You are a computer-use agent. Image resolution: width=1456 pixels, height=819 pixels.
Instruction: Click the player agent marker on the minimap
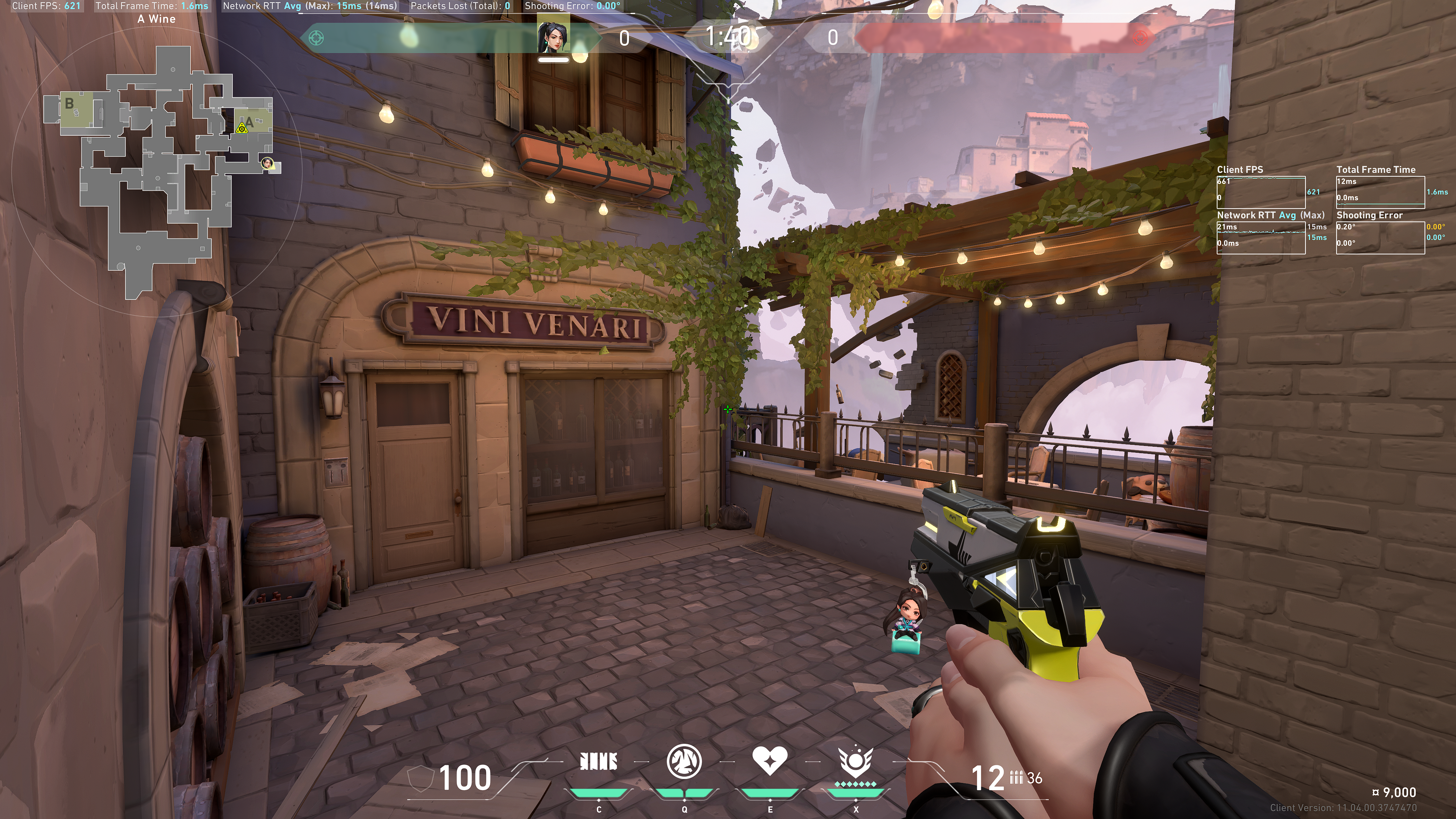(x=267, y=163)
